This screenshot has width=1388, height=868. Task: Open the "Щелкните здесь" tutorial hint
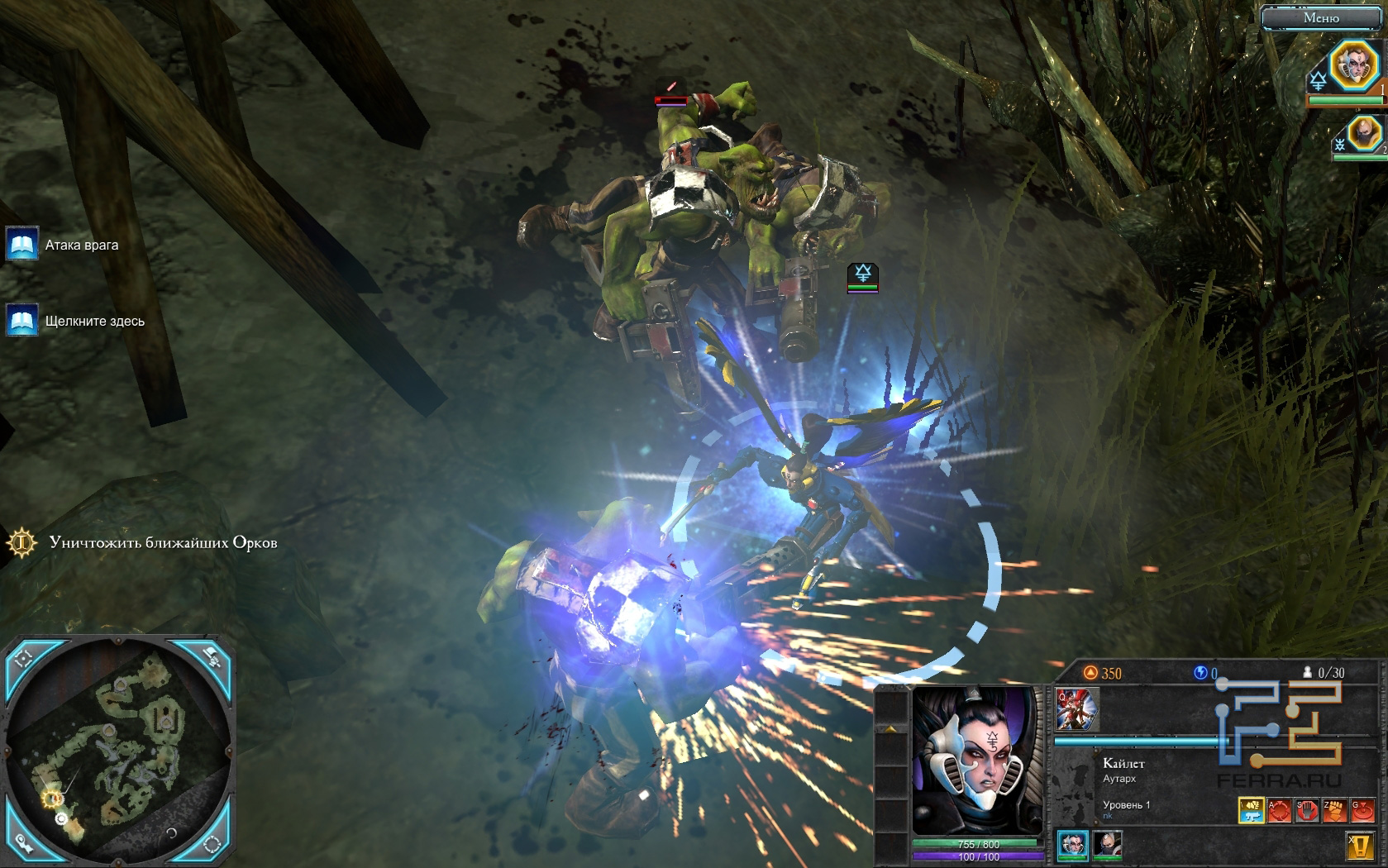[22, 321]
